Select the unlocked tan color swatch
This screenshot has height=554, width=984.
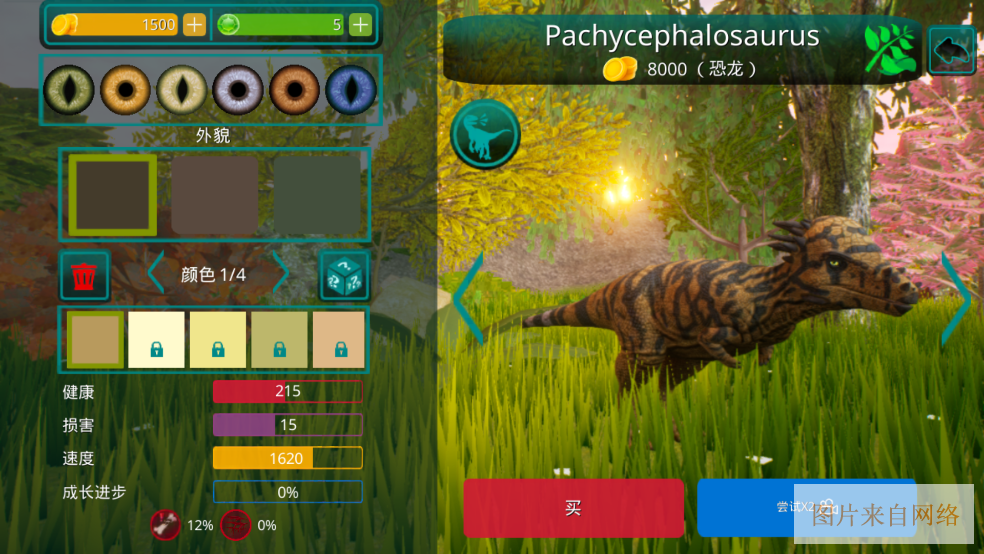[x=96, y=339]
